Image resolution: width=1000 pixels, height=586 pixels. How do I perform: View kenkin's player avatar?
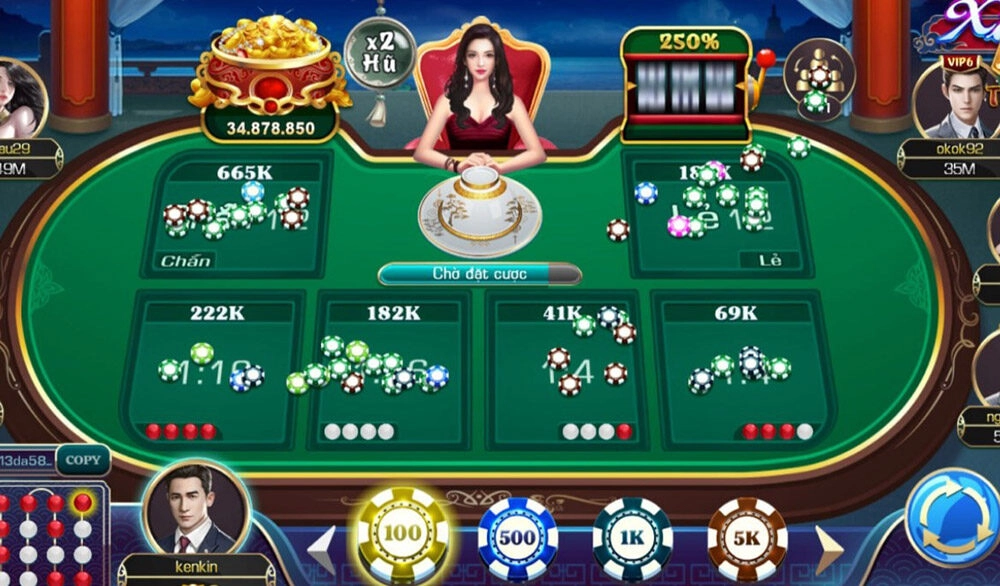pos(196,510)
